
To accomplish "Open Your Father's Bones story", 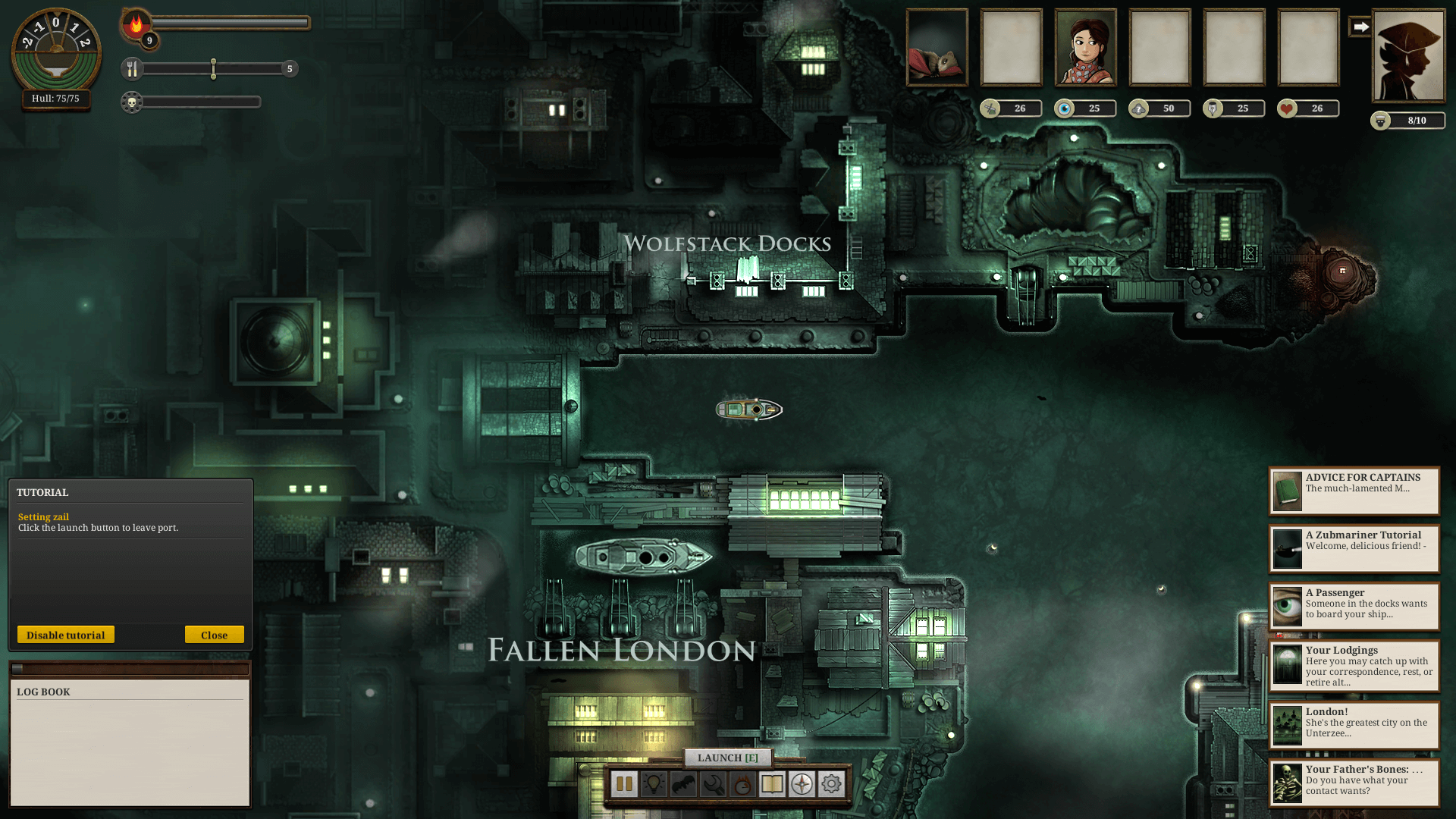I will [x=1354, y=783].
